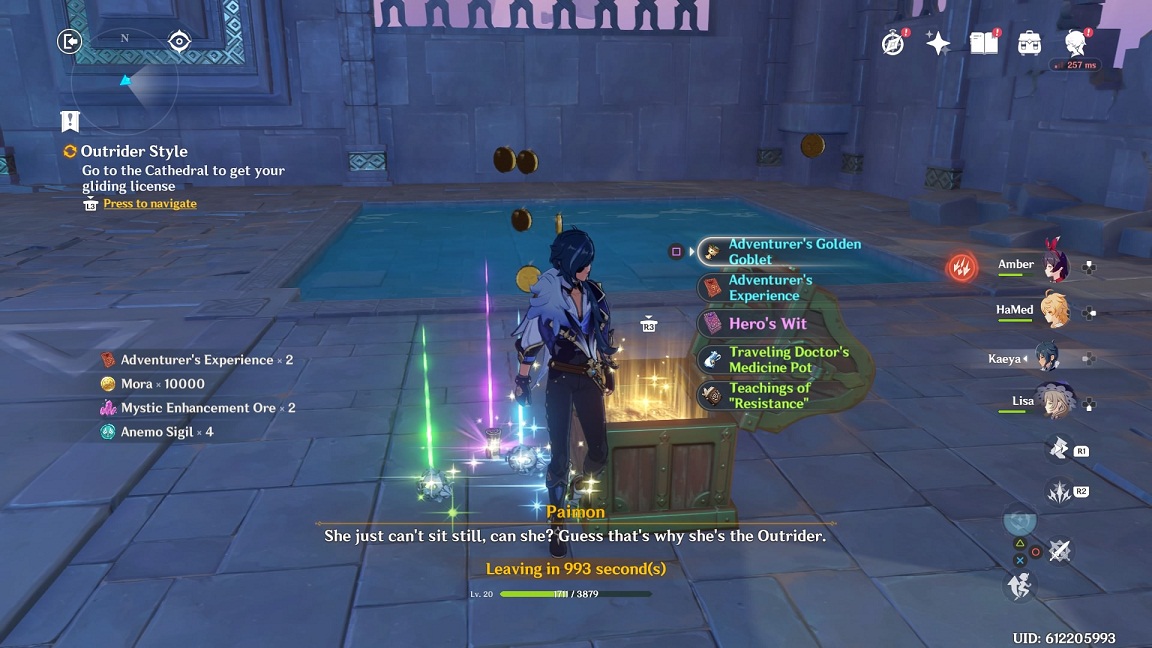The width and height of the screenshot is (1152, 648).
Task: Click the leave domain exit icon
Action: 69,41
